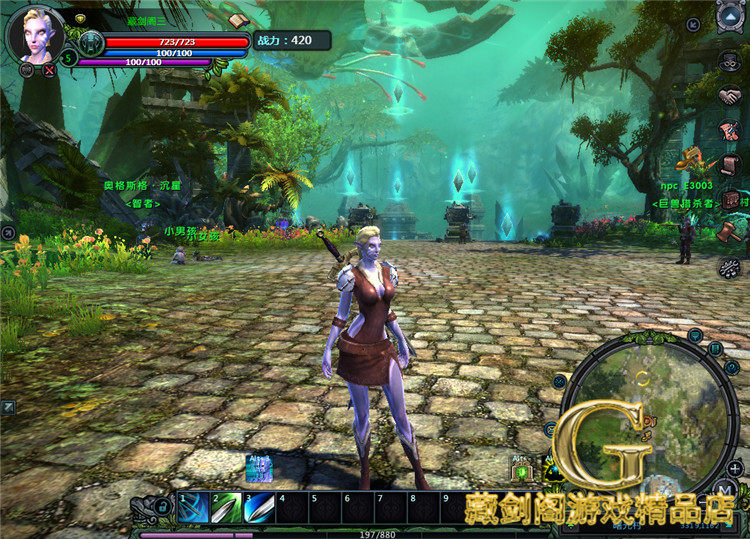
Task: Open the handshake social menu icon
Action: pyautogui.click(x=731, y=97)
